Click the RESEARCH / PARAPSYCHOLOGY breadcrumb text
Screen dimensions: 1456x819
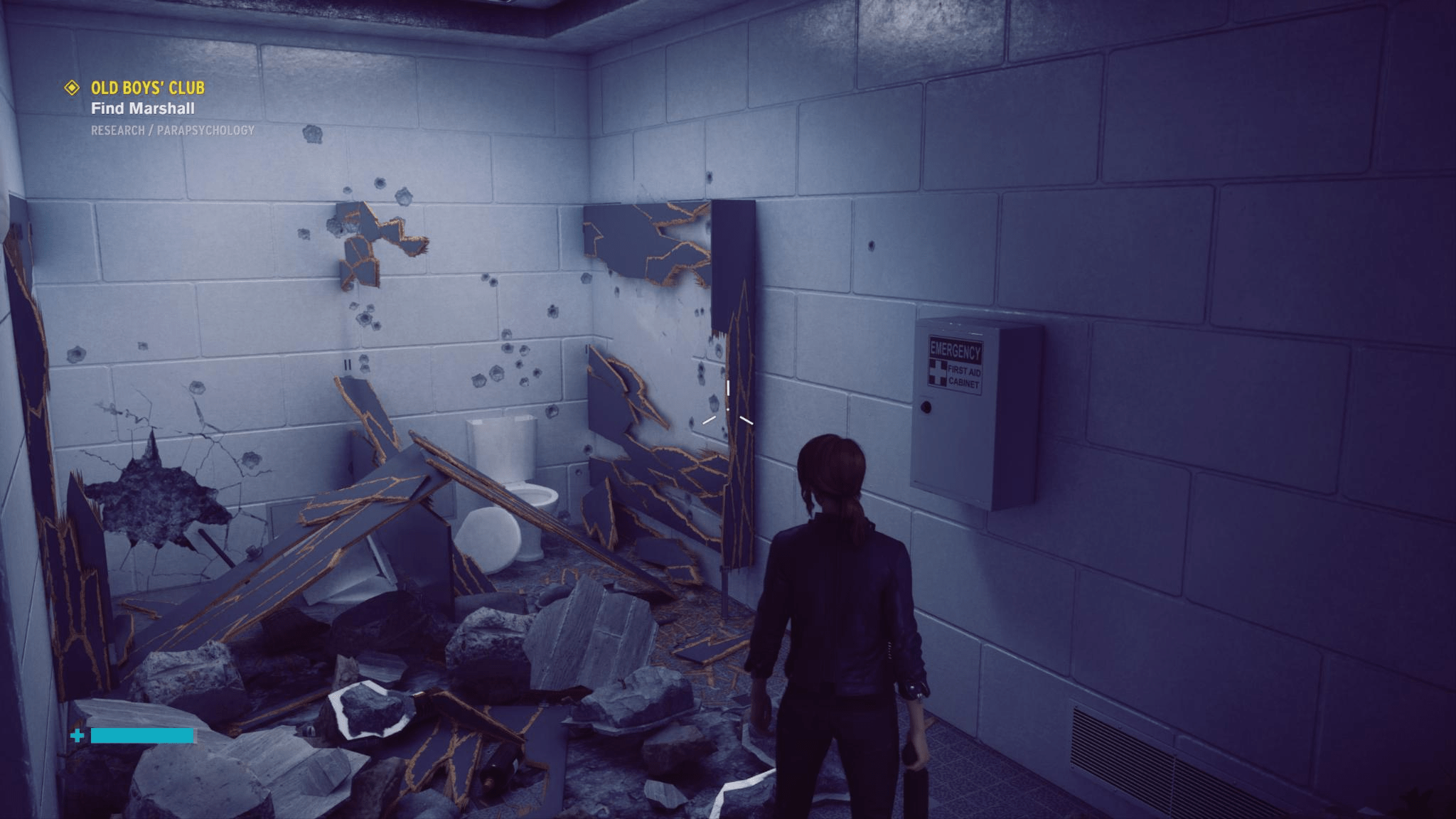tap(171, 130)
